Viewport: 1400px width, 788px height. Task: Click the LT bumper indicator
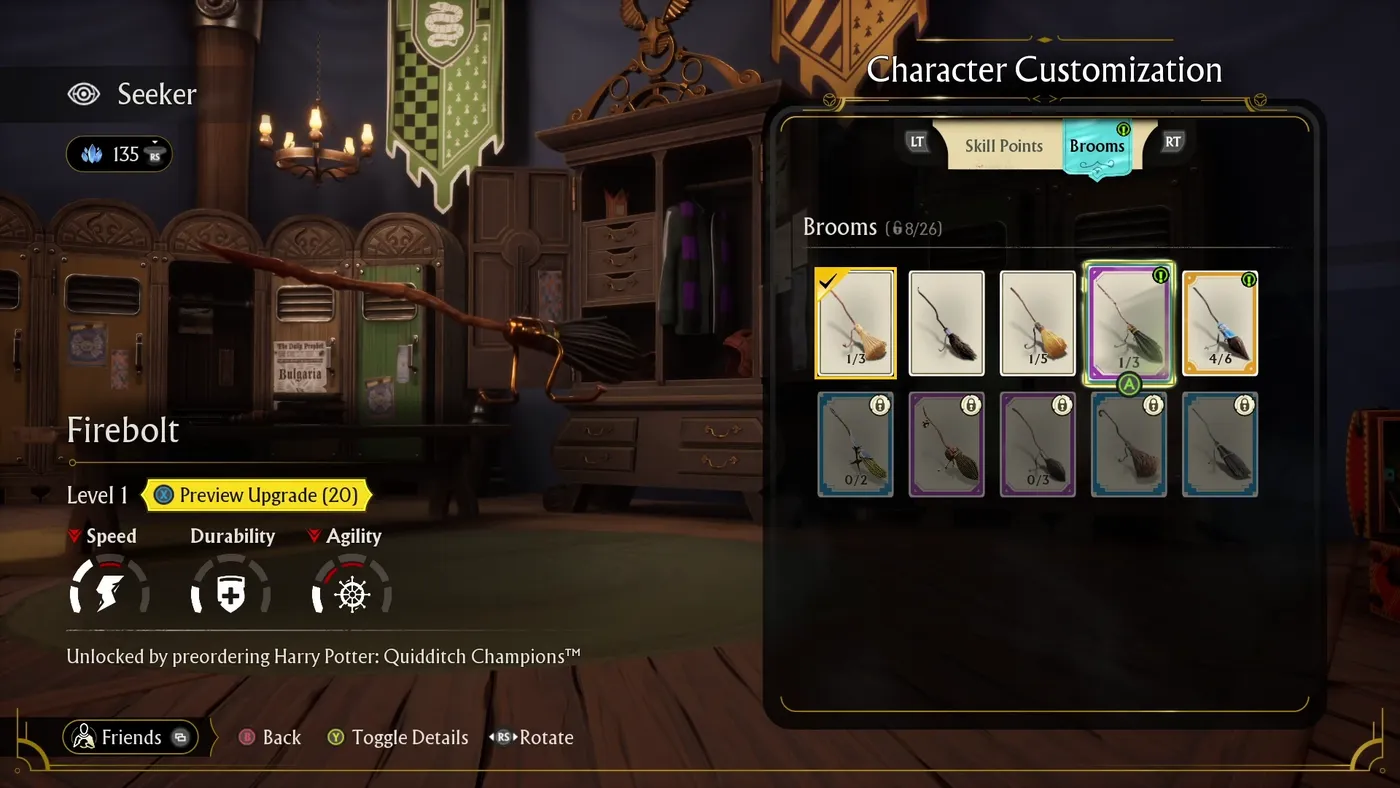pyautogui.click(x=917, y=142)
